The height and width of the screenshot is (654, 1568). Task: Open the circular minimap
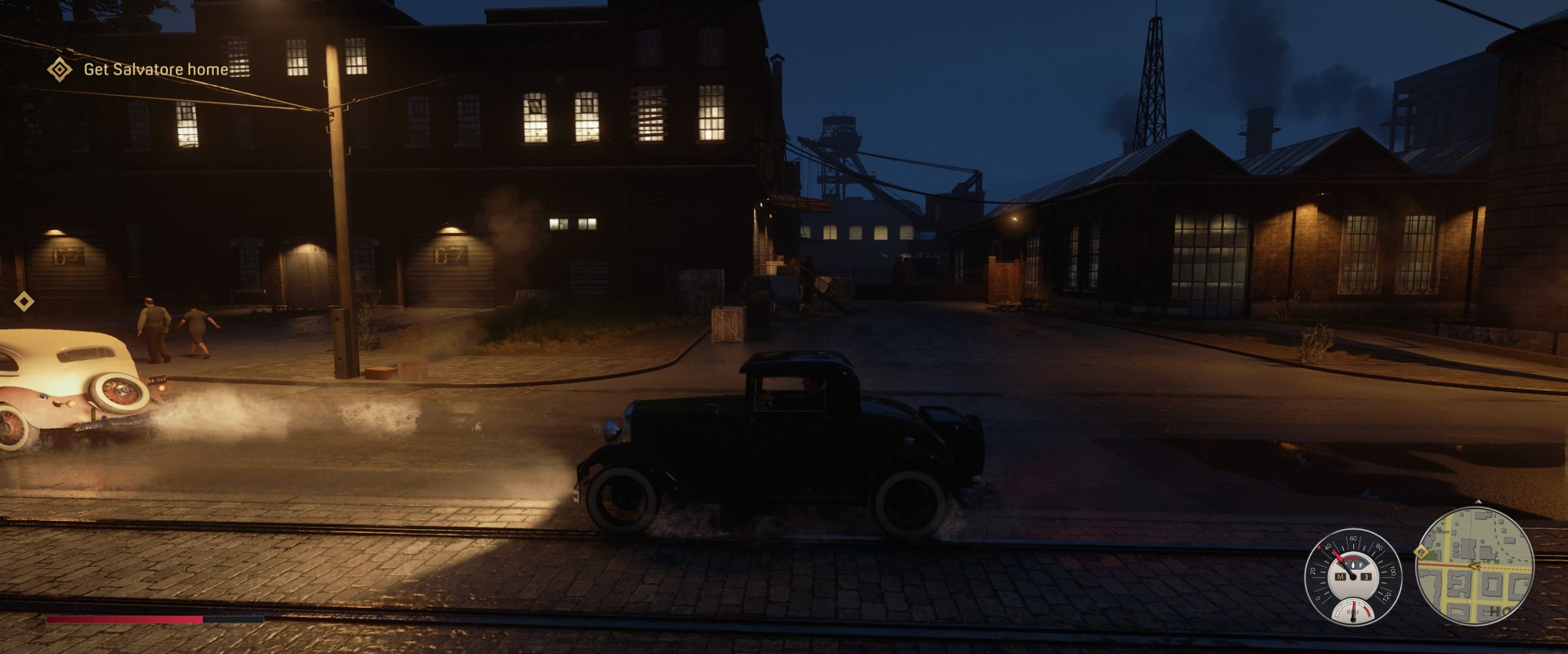1475,565
